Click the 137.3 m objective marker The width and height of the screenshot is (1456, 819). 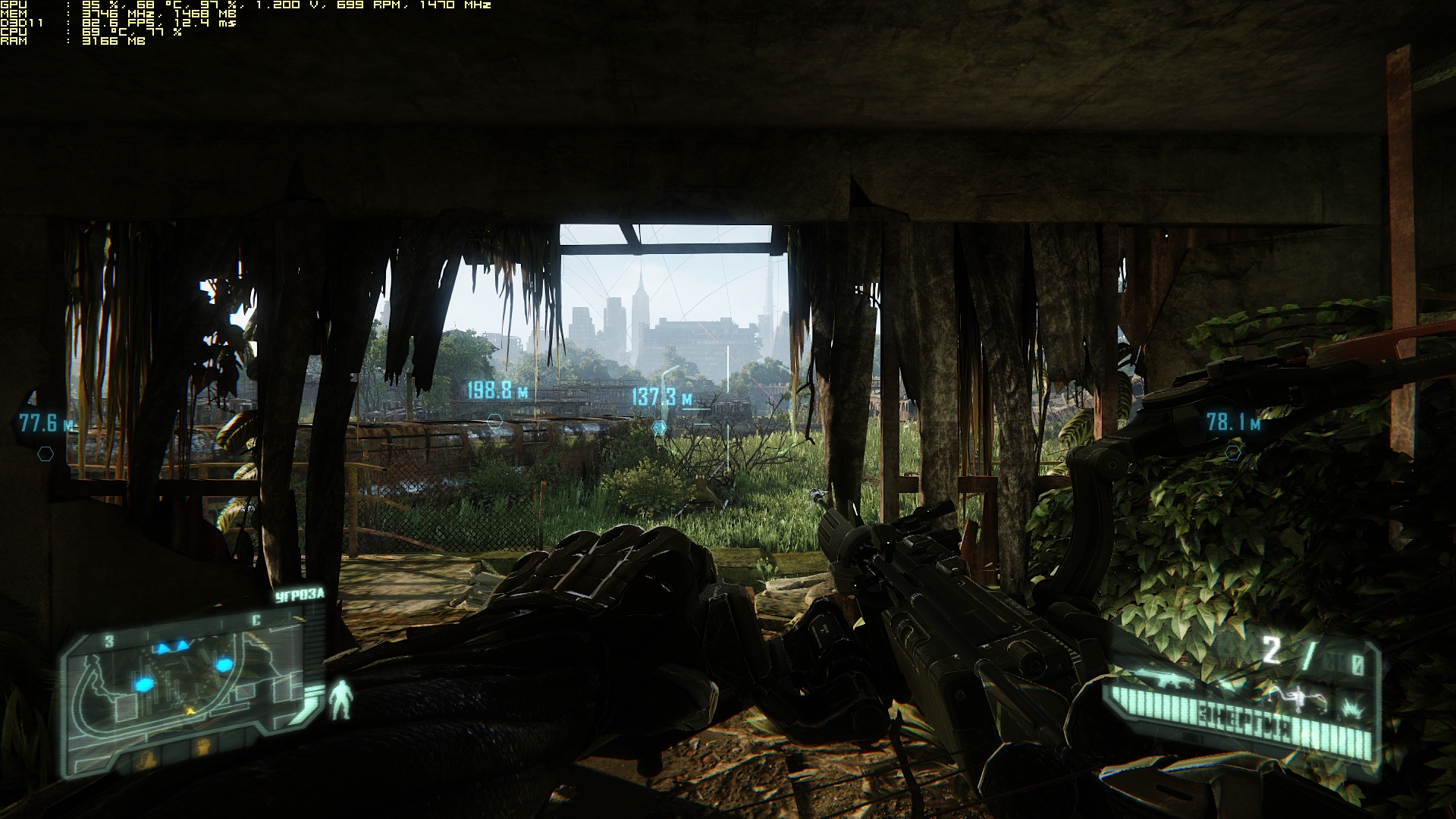pos(659,428)
